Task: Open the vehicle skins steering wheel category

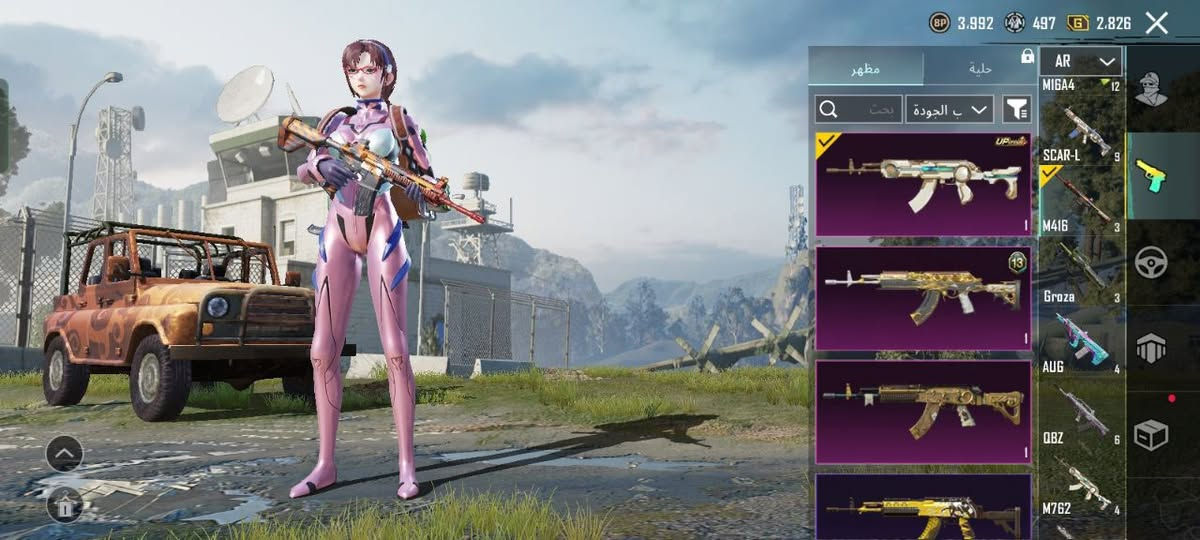Action: tap(1152, 262)
